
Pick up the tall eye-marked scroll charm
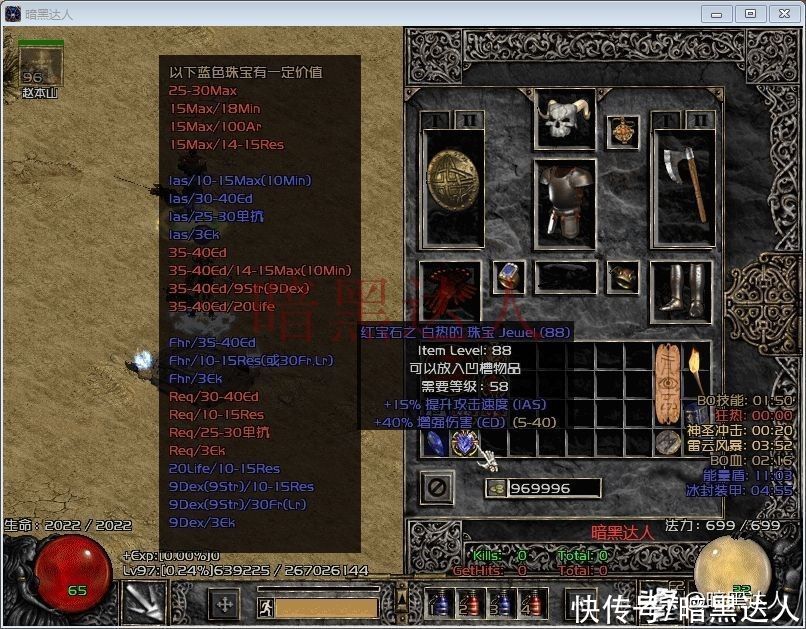pos(668,383)
